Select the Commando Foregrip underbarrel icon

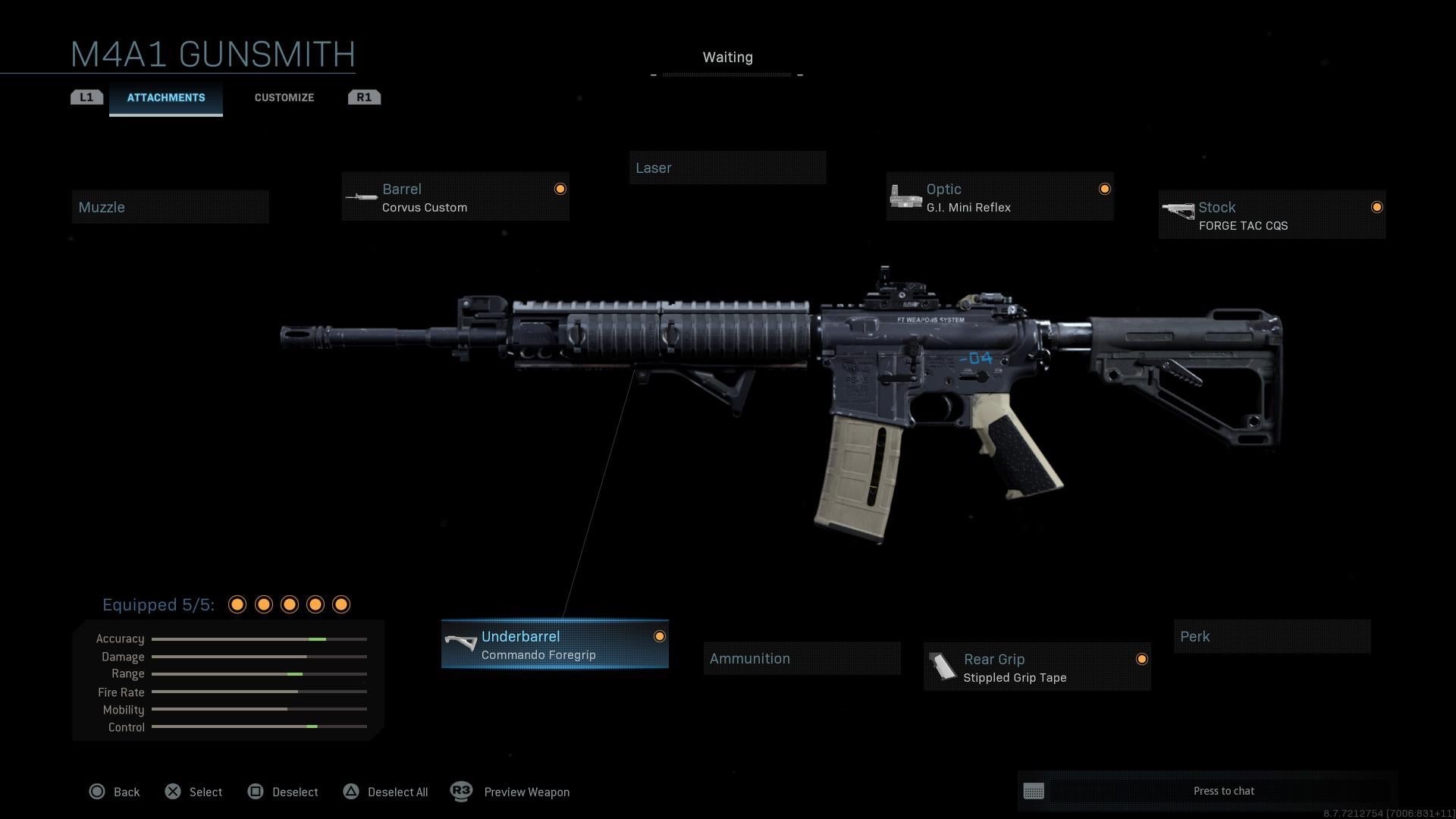461,643
